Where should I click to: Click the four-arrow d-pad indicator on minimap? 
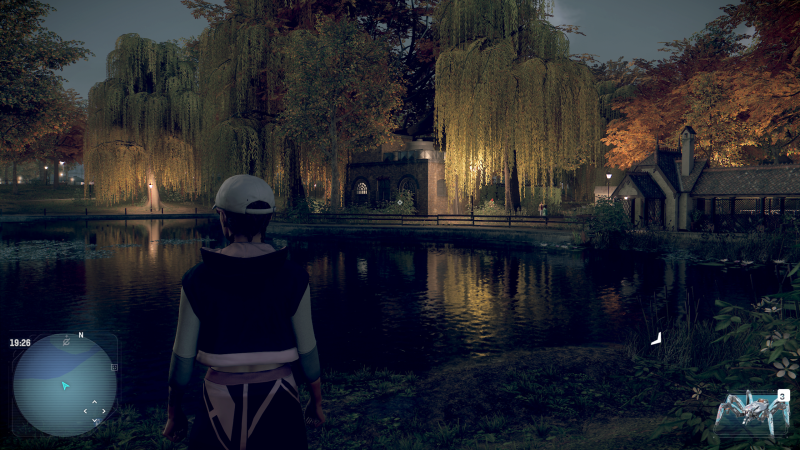click(93, 409)
